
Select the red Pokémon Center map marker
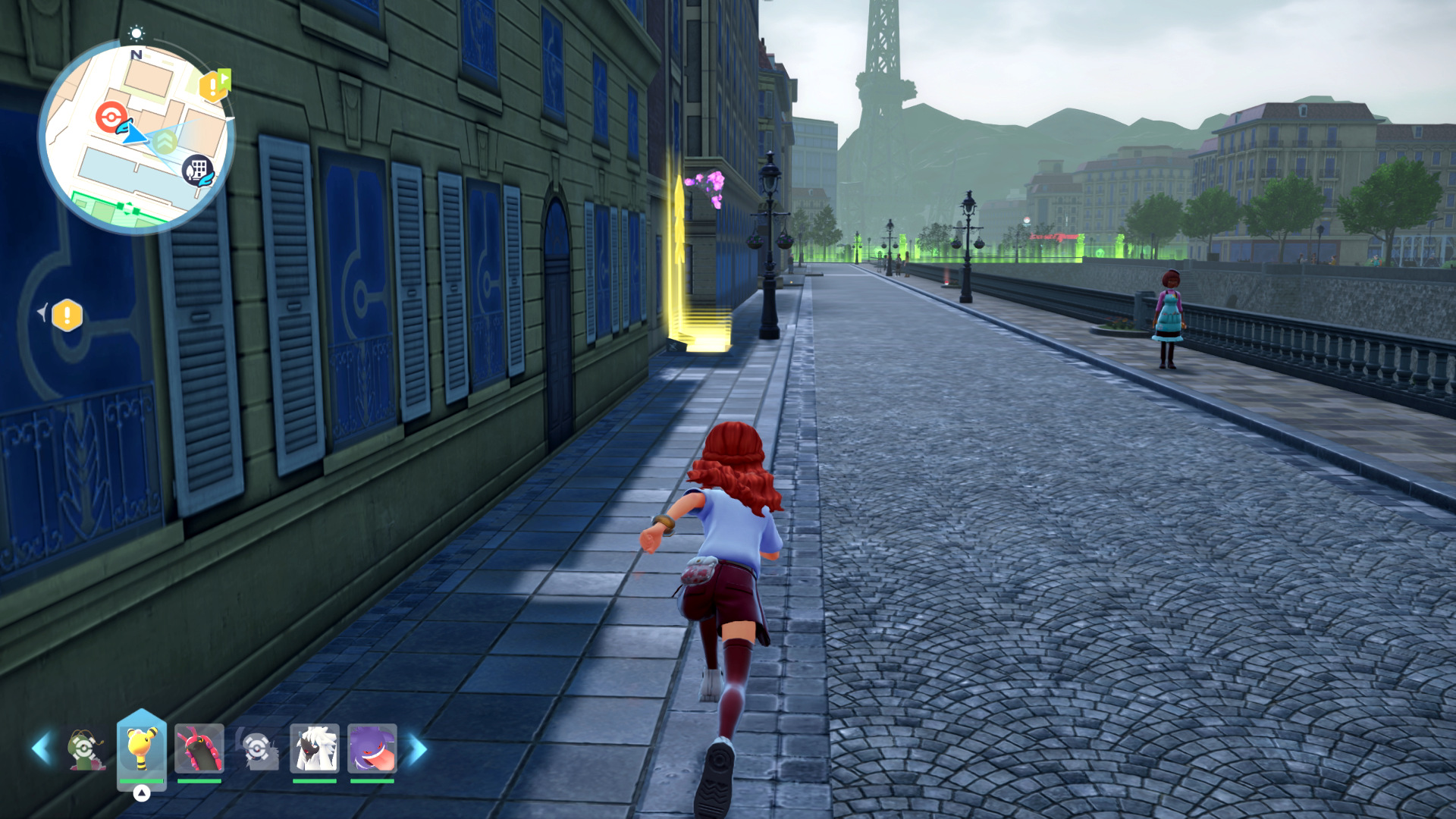point(111,116)
